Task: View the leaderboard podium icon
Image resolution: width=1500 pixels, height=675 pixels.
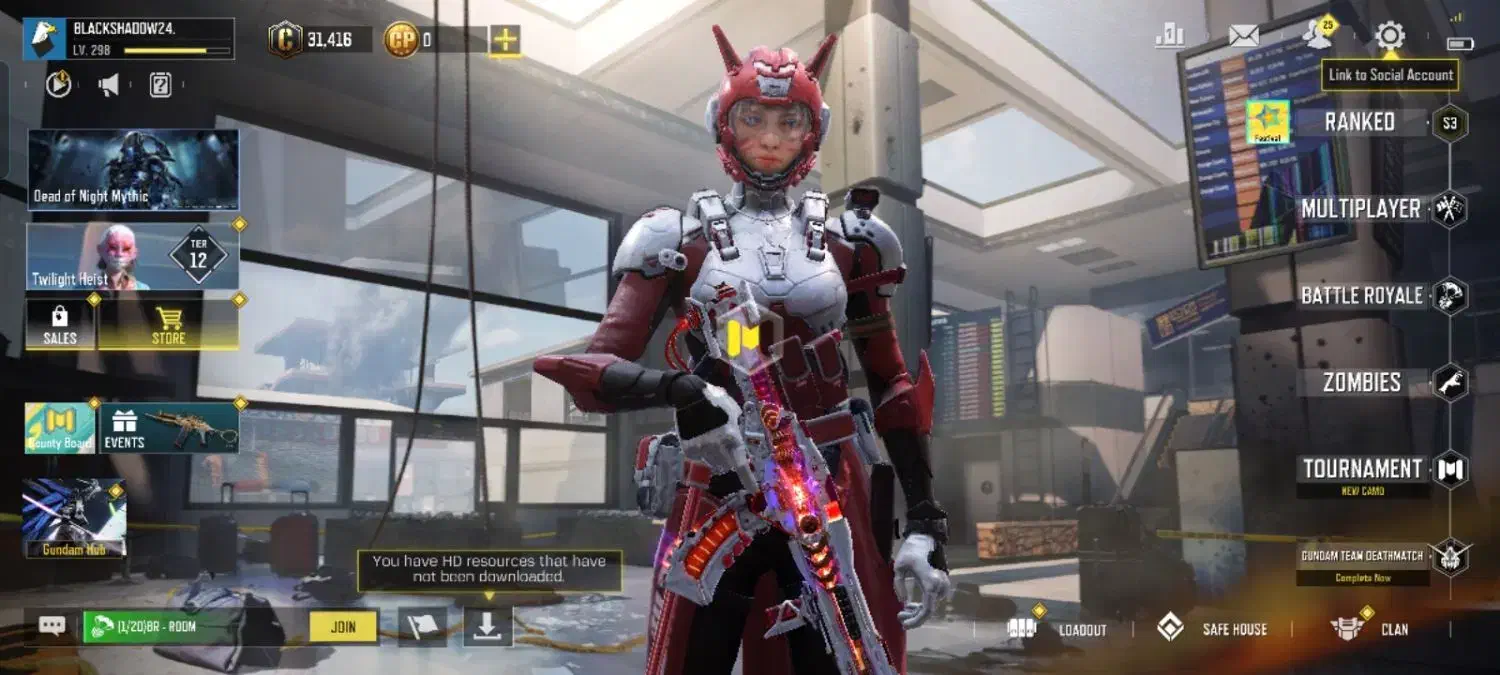Action: (1169, 37)
